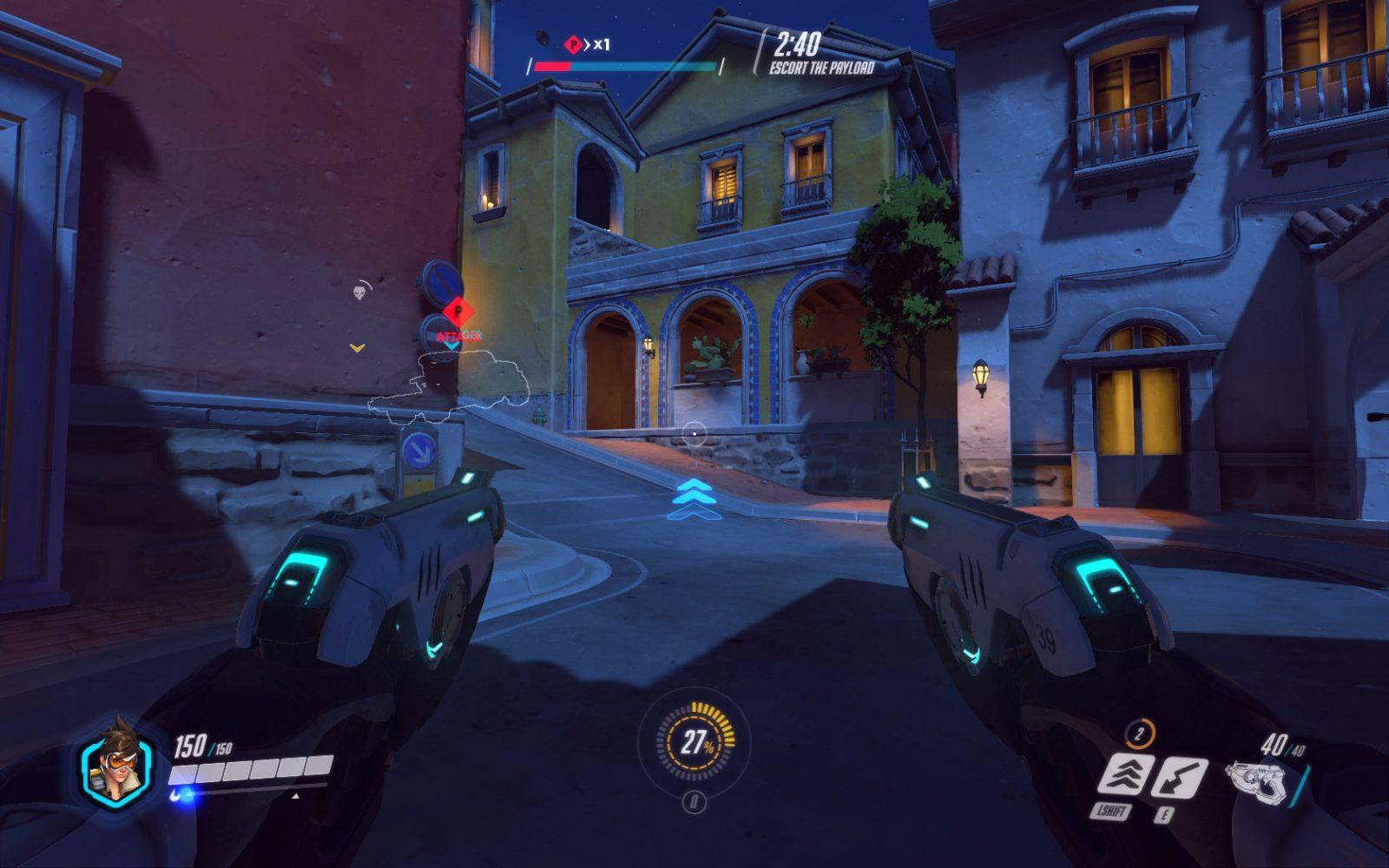The image size is (1389, 868).
Task: Activate the Blink ability icon
Action: pyautogui.click(x=1126, y=775)
